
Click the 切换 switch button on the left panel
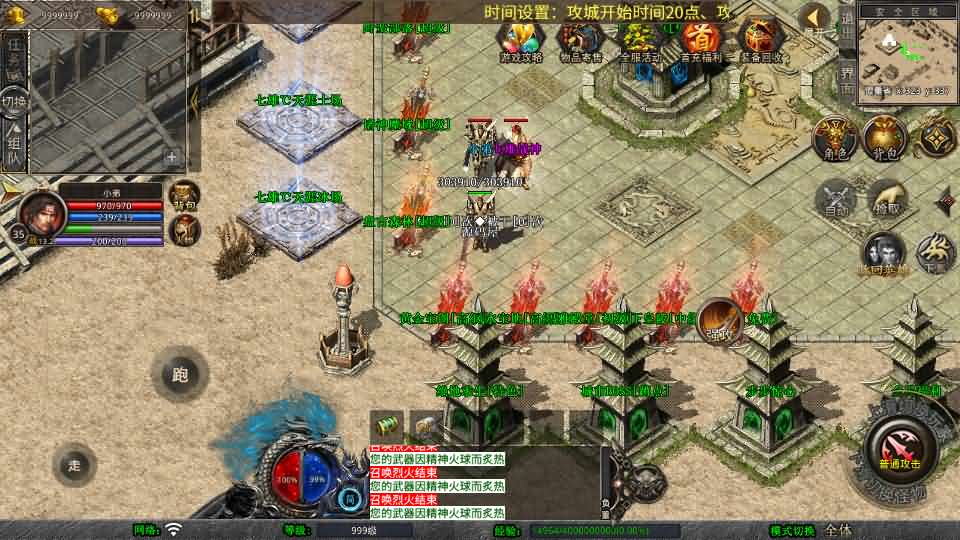pyautogui.click(x=14, y=102)
